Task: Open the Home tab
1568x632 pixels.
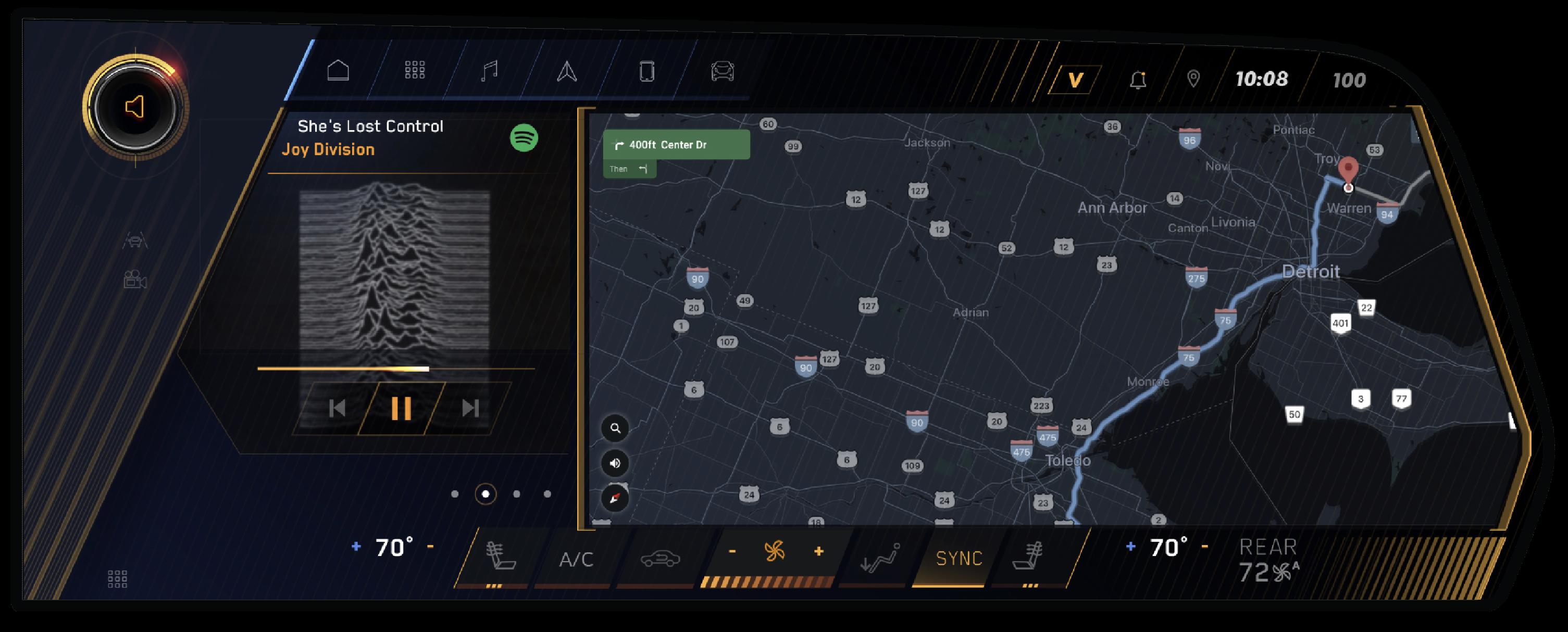Action: click(338, 71)
